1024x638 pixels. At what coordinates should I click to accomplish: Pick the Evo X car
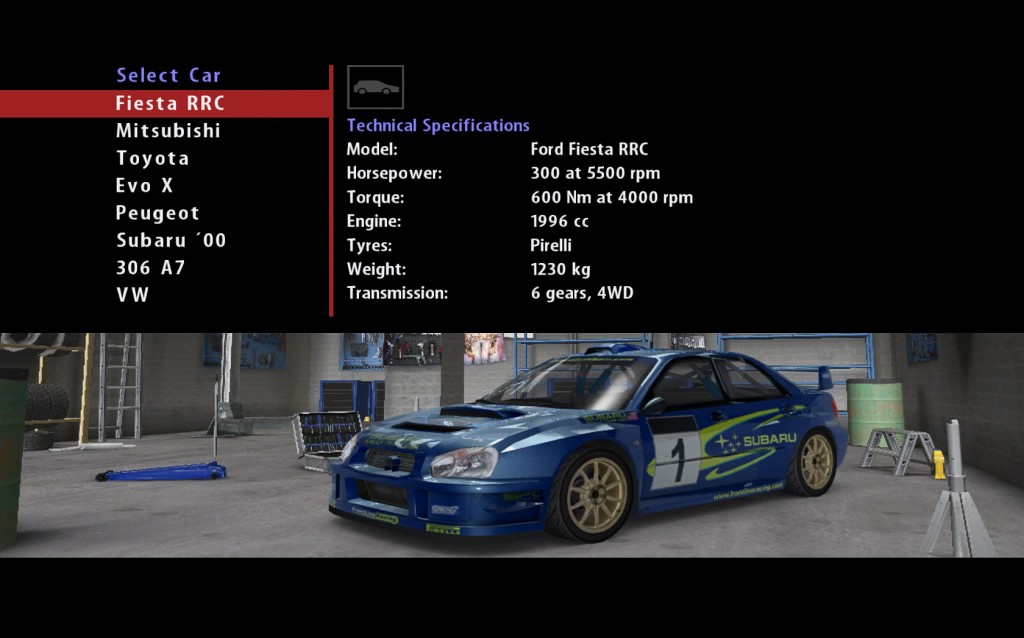[144, 186]
